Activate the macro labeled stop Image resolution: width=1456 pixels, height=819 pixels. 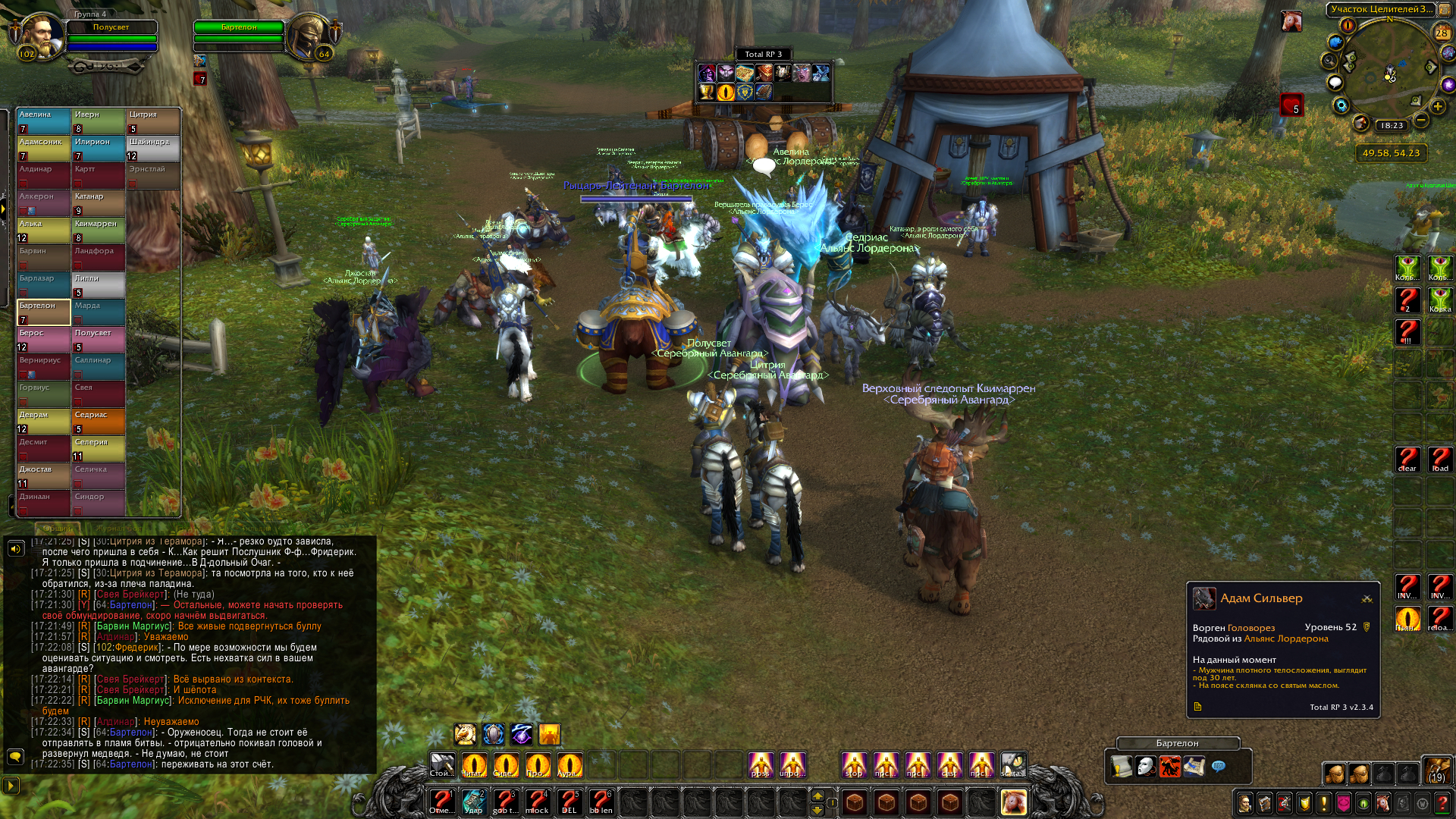click(x=855, y=765)
